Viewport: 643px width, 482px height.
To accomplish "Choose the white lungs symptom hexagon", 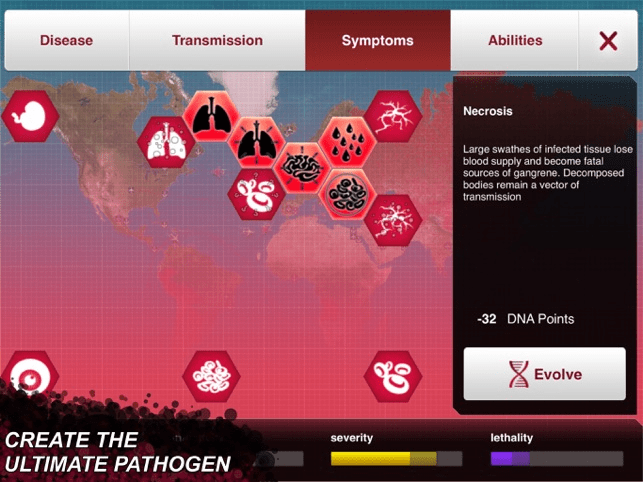I will tap(164, 143).
